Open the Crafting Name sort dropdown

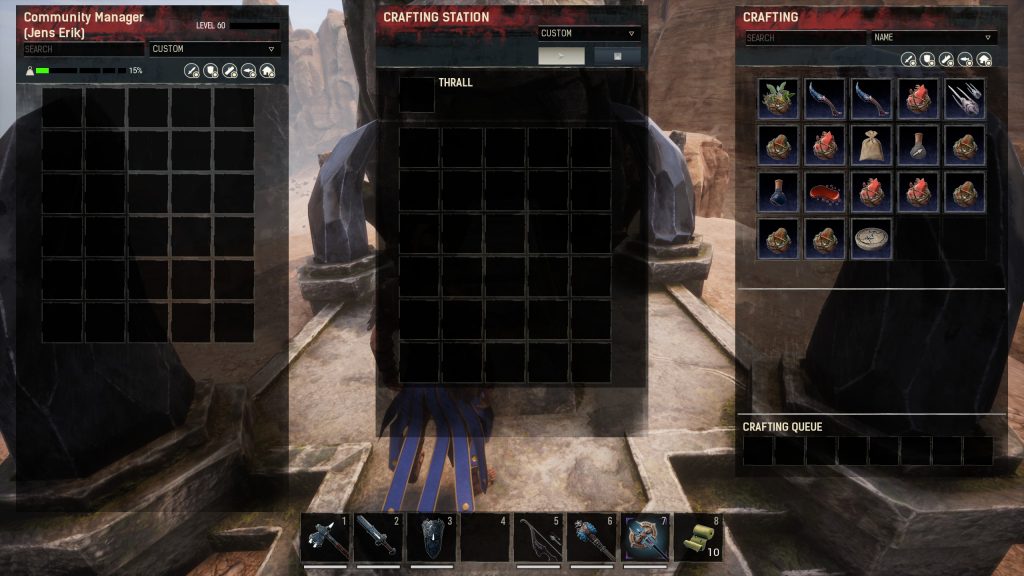pyautogui.click(x=933, y=38)
